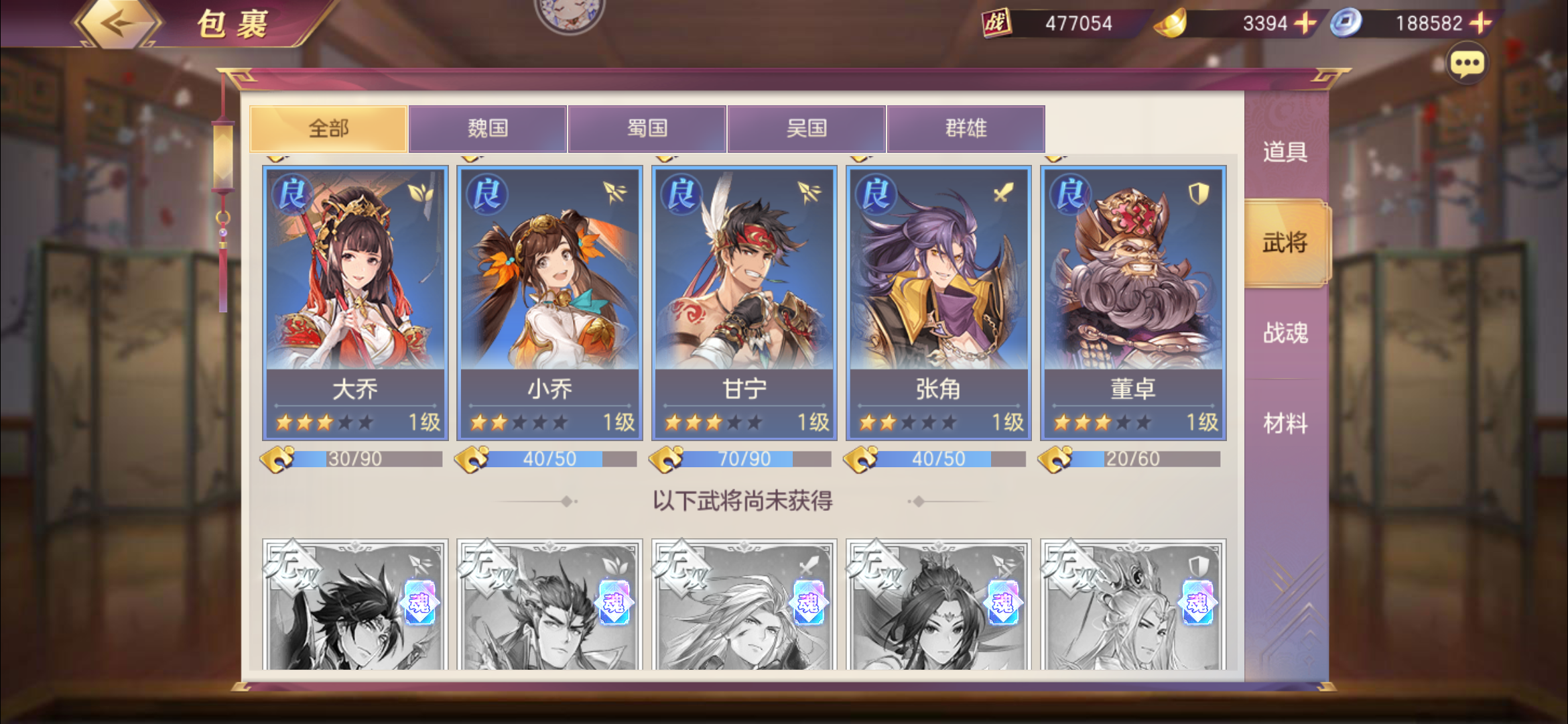The height and width of the screenshot is (724, 1568).
Task: Select the 道具 sidebar category
Action: [1287, 153]
